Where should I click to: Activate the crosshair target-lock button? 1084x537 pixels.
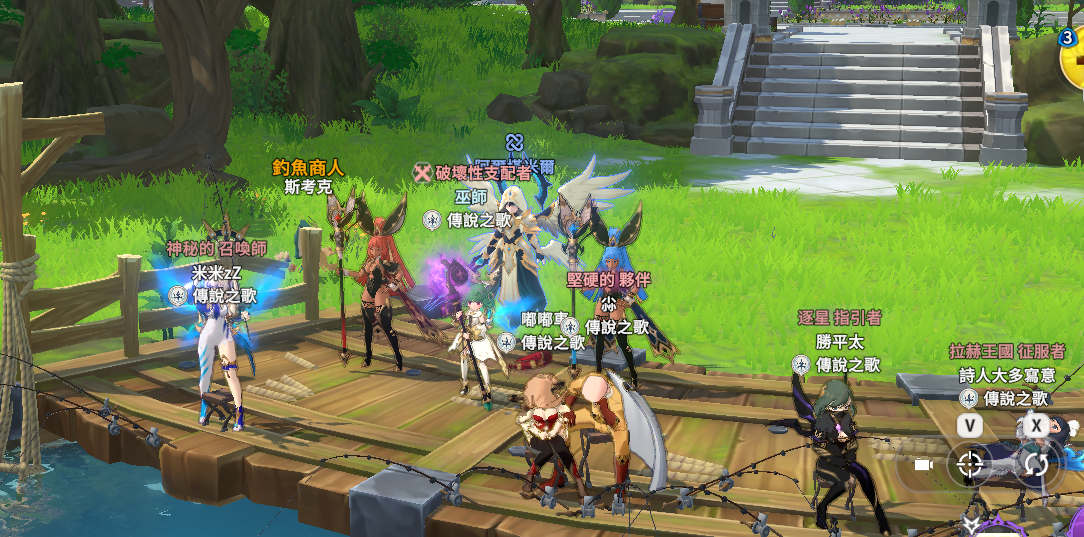click(x=970, y=464)
